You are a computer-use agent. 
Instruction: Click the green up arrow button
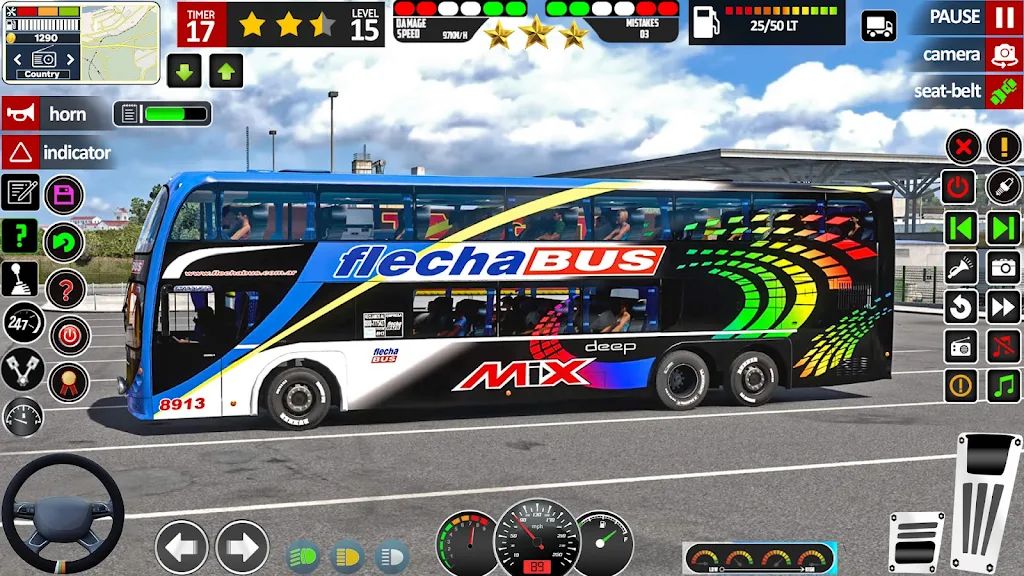(226, 71)
